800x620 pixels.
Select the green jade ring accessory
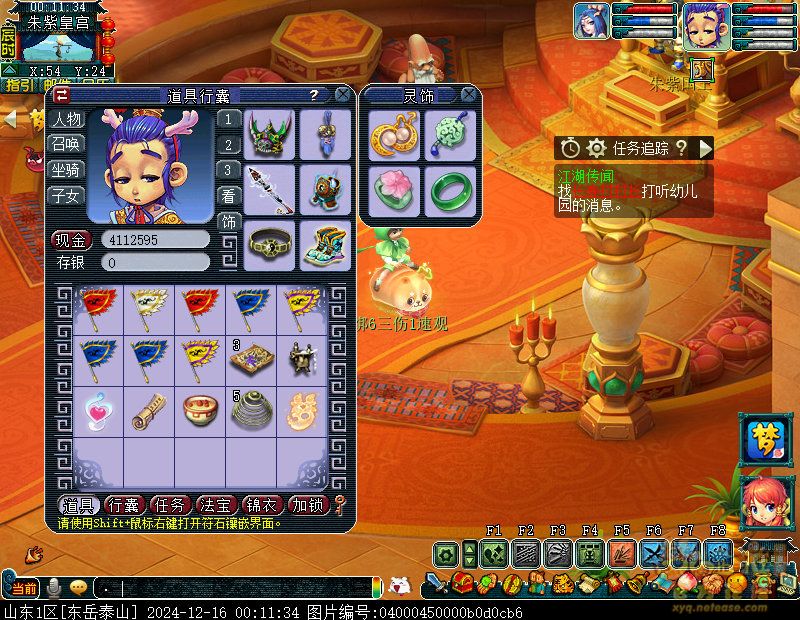pyautogui.click(x=449, y=188)
